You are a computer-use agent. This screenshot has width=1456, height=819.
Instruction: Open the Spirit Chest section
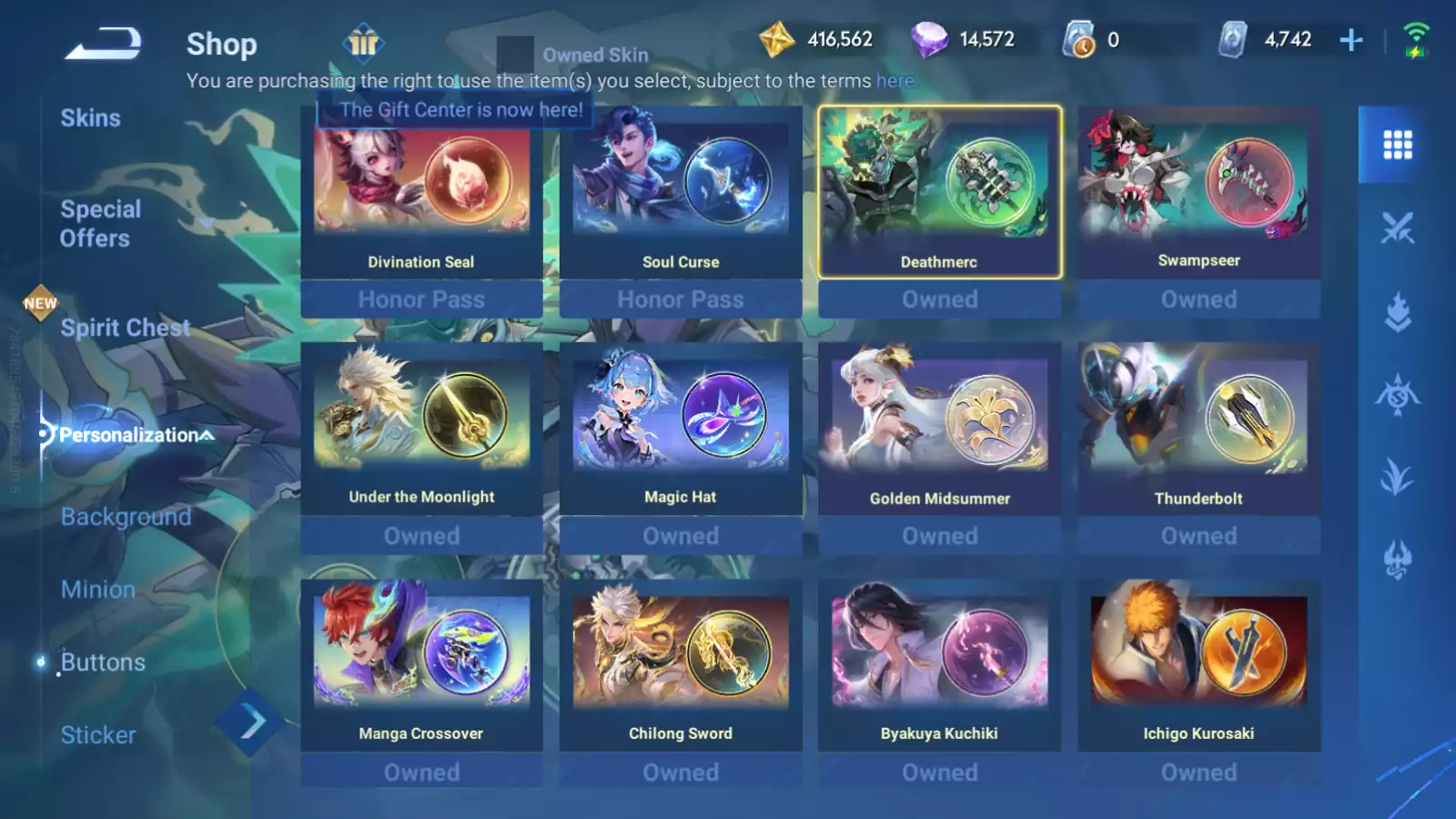[x=125, y=328]
